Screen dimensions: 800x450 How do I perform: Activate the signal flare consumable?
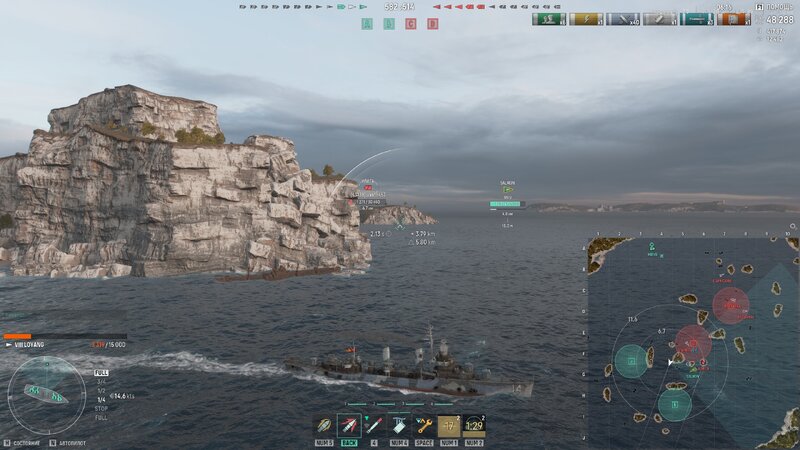pos(374,425)
